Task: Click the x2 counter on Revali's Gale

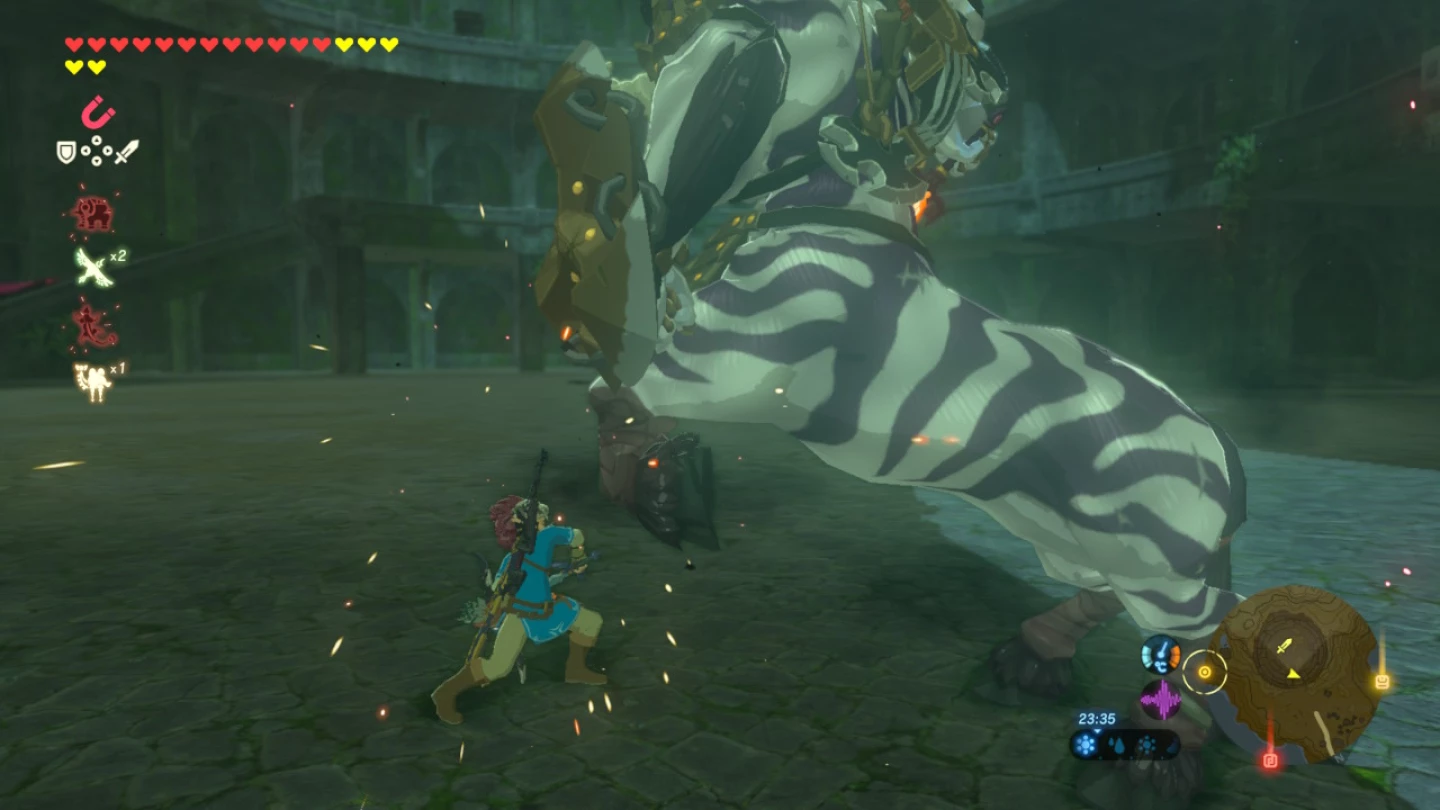Action: click(x=120, y=258)
